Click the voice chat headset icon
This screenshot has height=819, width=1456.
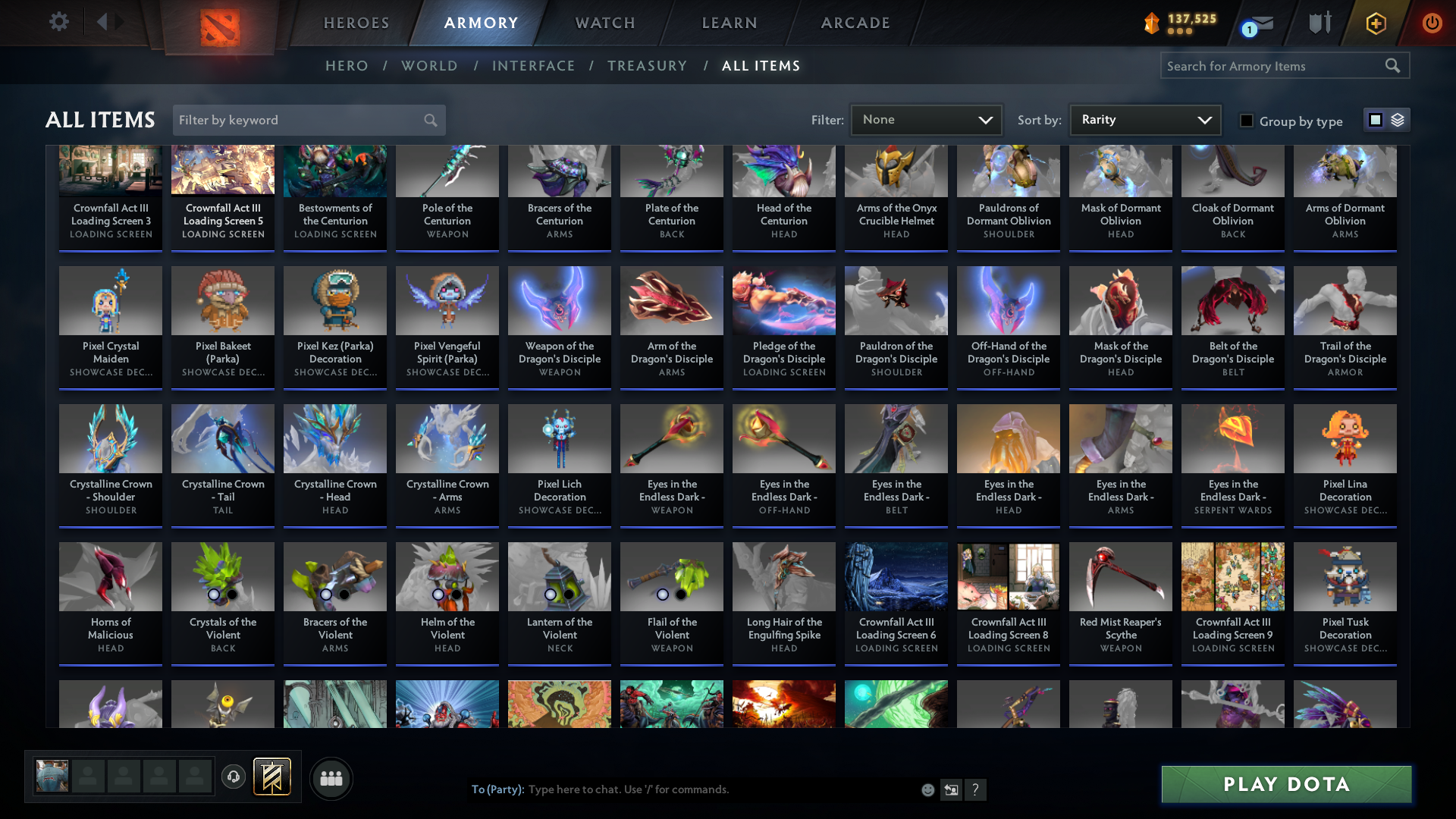coord(234,777)
